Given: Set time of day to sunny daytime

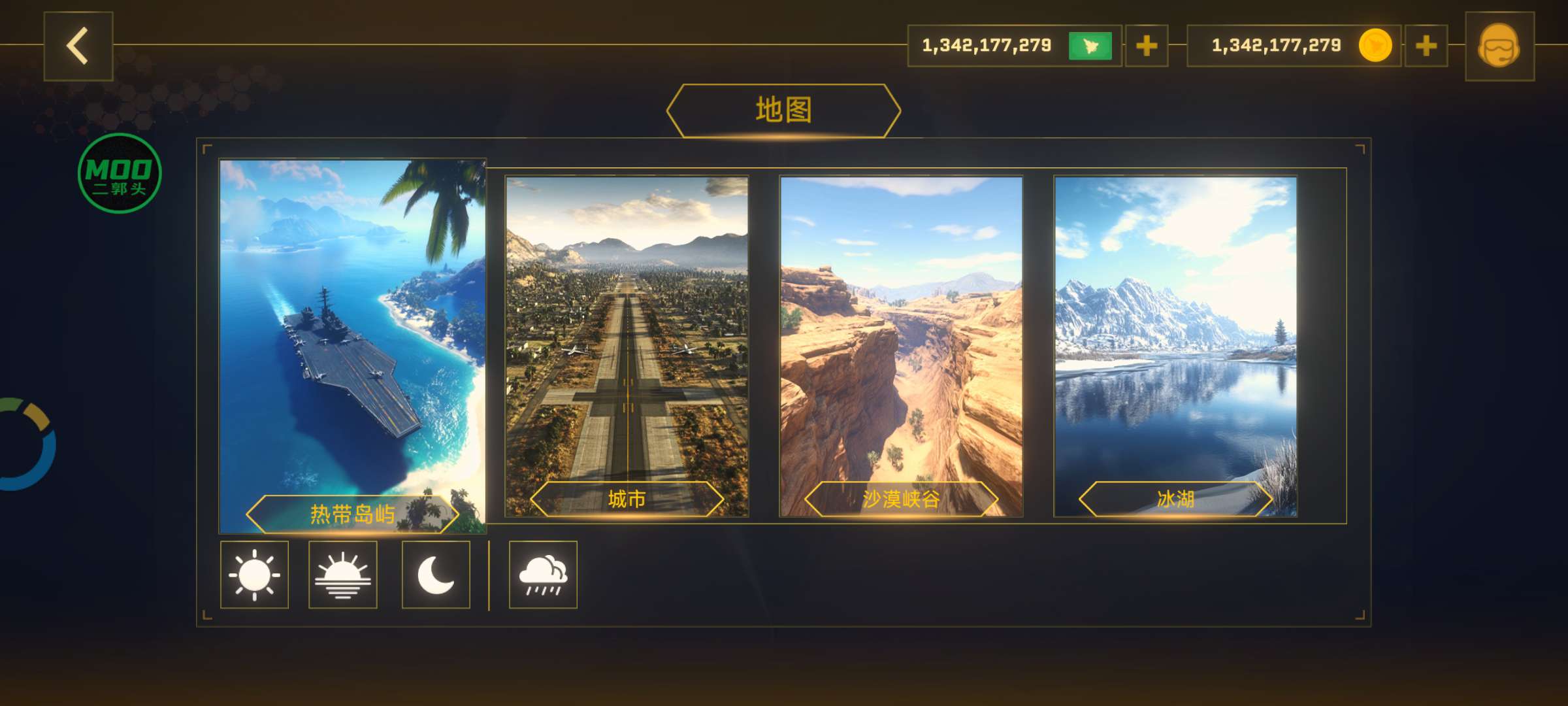Looking at the screenshot, I should tap(254, 575).
